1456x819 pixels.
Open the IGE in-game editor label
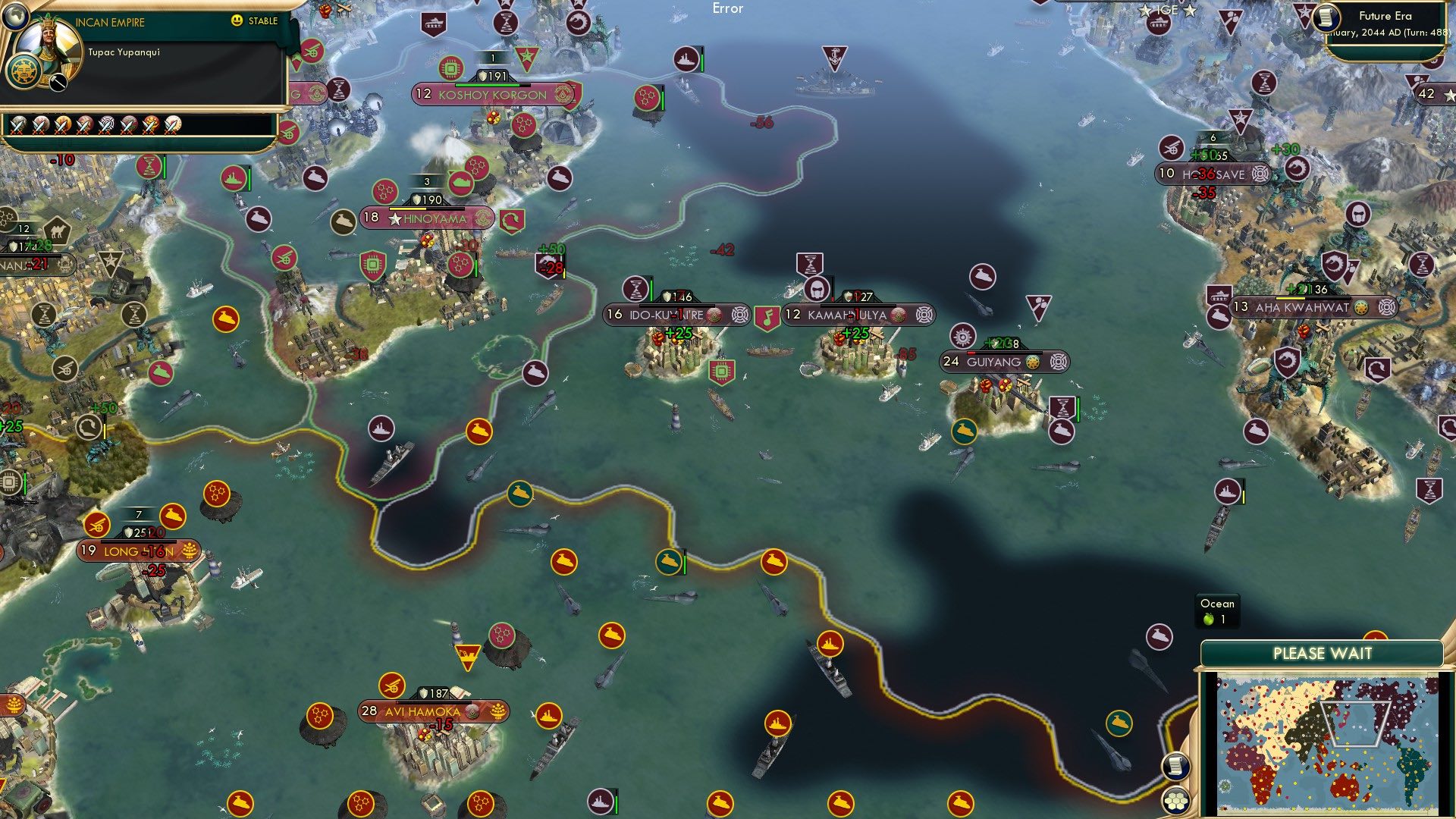tap(1166, 11)
